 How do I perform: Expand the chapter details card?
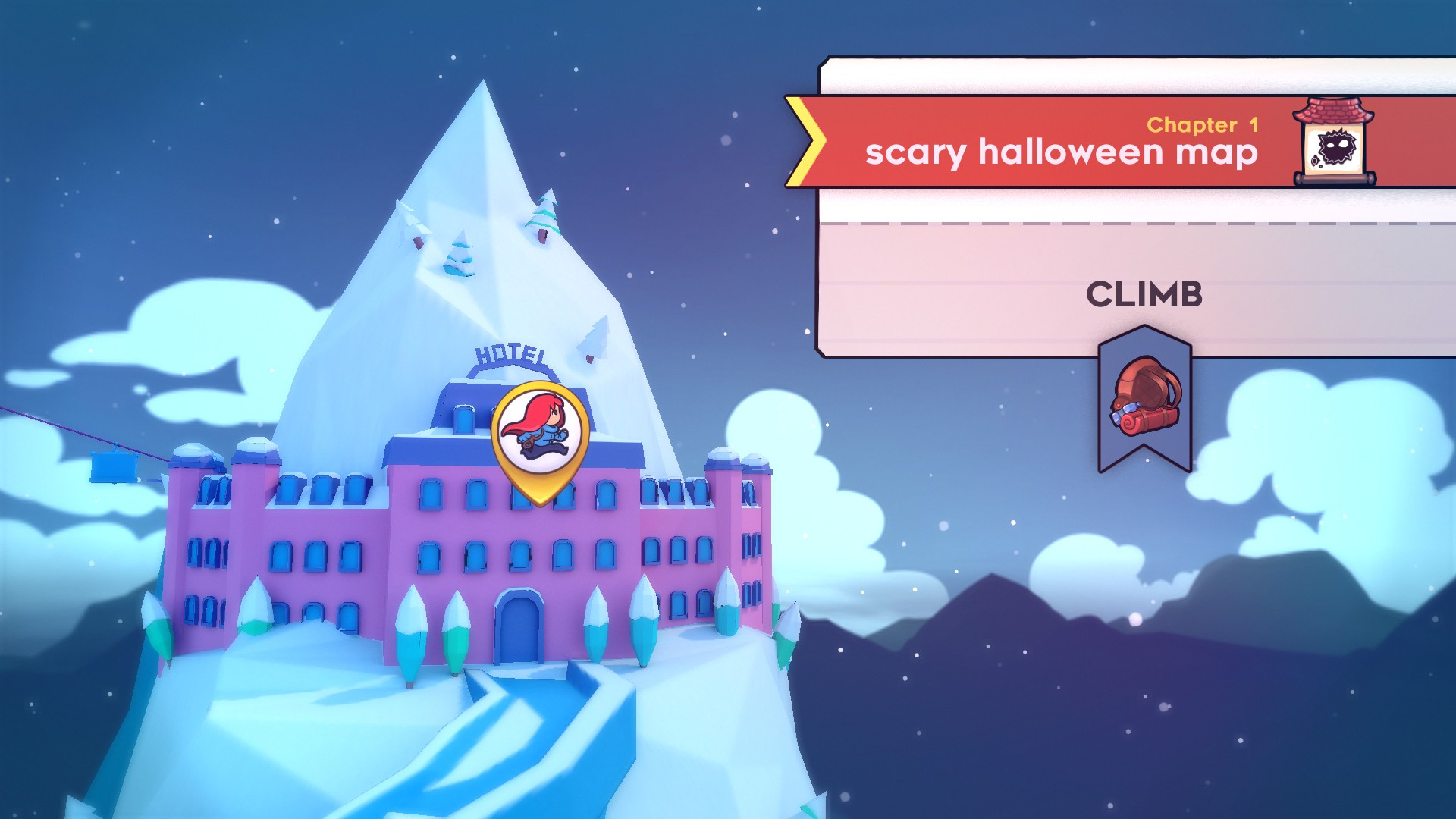pyautogui.click(x=1130, y=205)
